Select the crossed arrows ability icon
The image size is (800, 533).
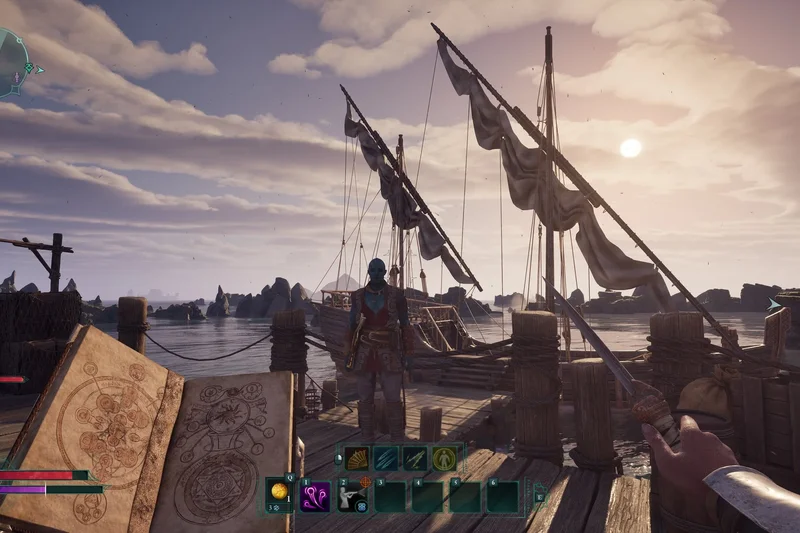[x=415, y=458]
